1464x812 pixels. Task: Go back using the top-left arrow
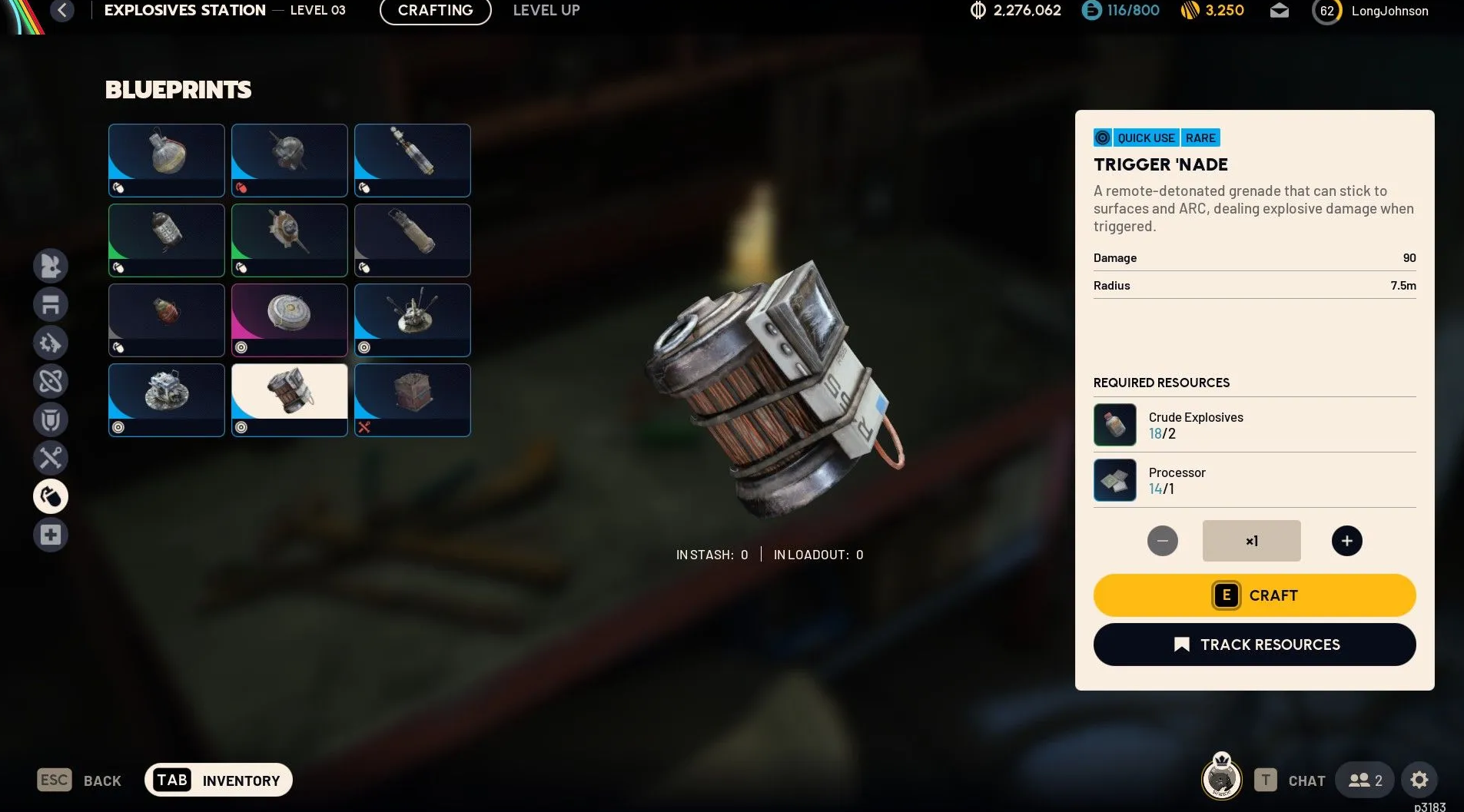point(62,11)
